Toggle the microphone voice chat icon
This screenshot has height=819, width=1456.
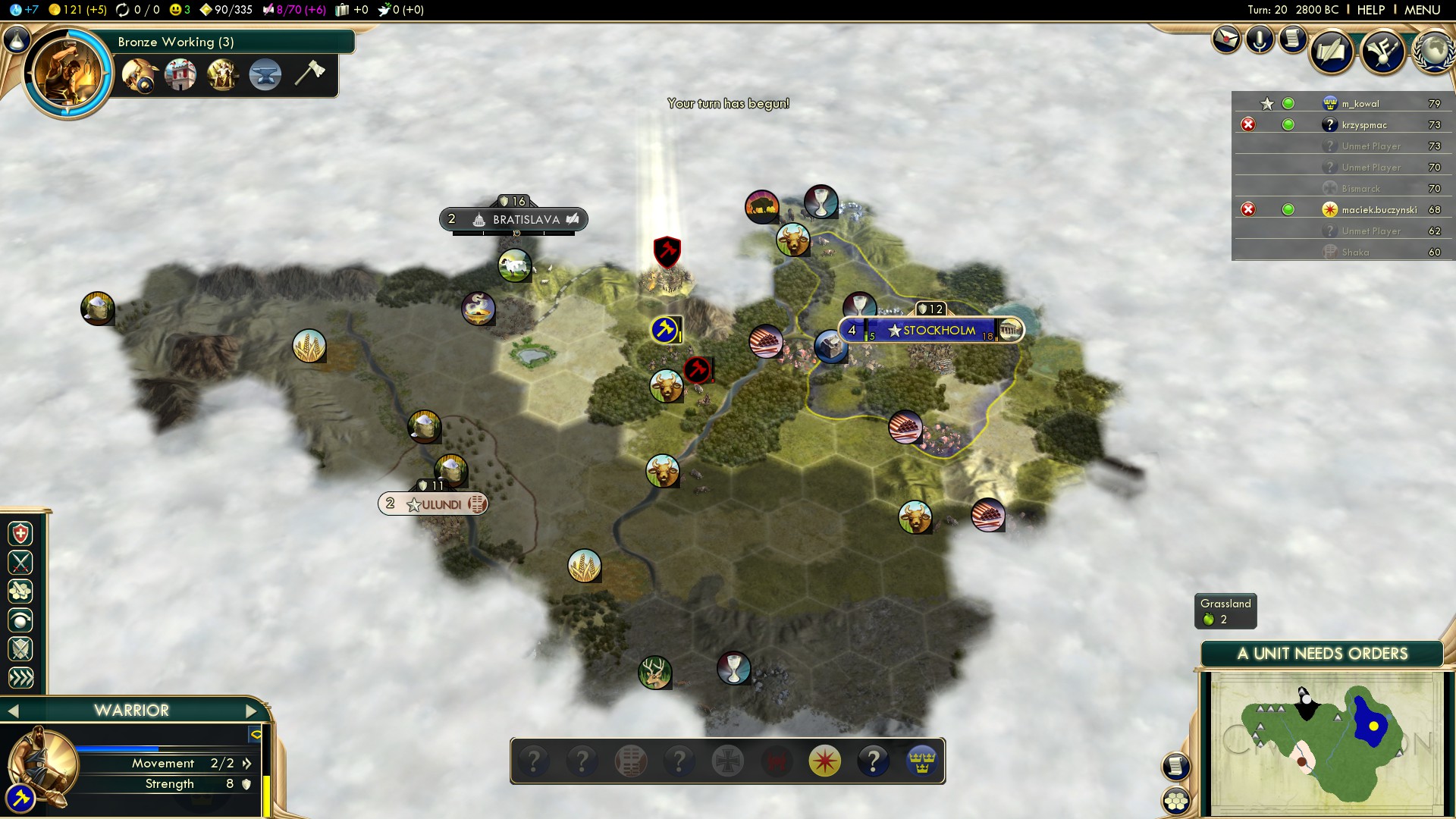click(1260, 39)
